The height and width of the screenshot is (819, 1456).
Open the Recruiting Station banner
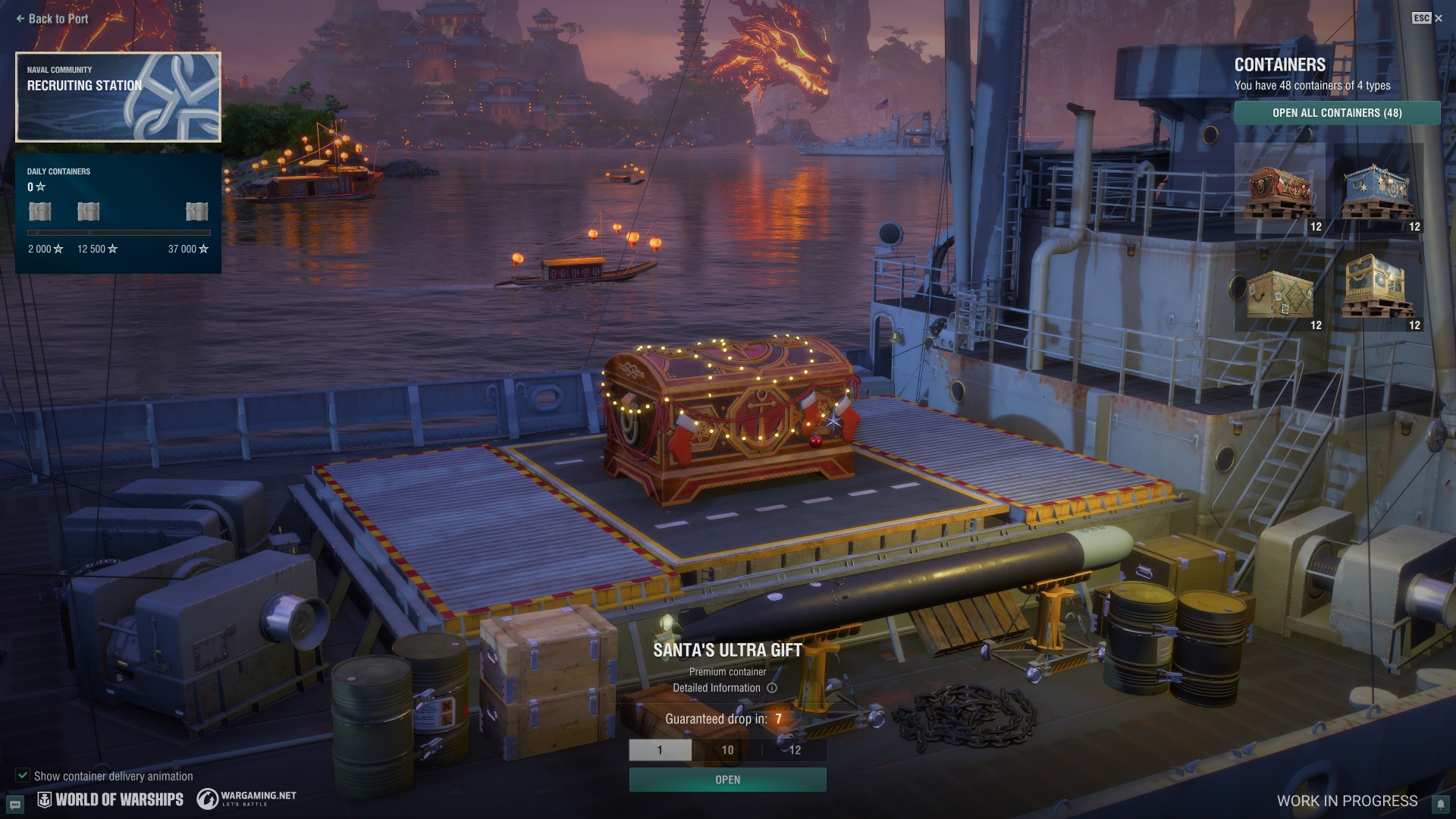(118, 97)
